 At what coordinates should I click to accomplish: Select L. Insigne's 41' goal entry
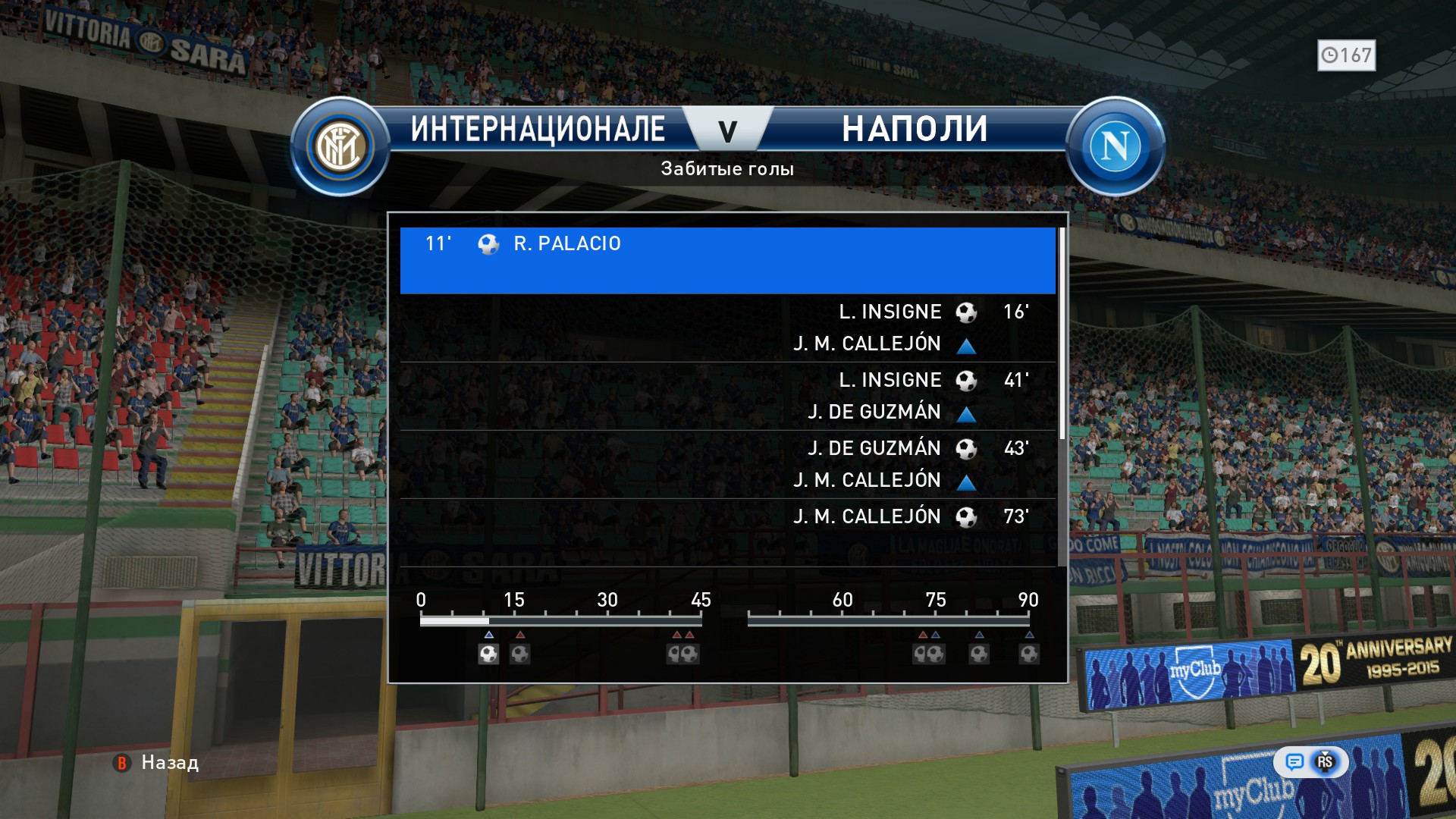[x=726, y=396]
